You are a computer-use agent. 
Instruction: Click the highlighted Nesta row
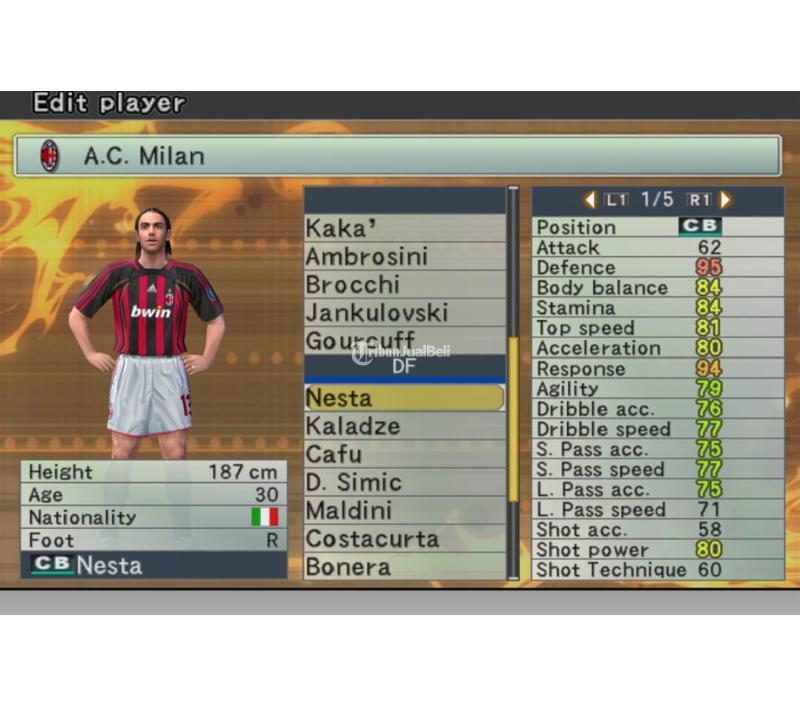pyautogui.click(x=404, y=398)
